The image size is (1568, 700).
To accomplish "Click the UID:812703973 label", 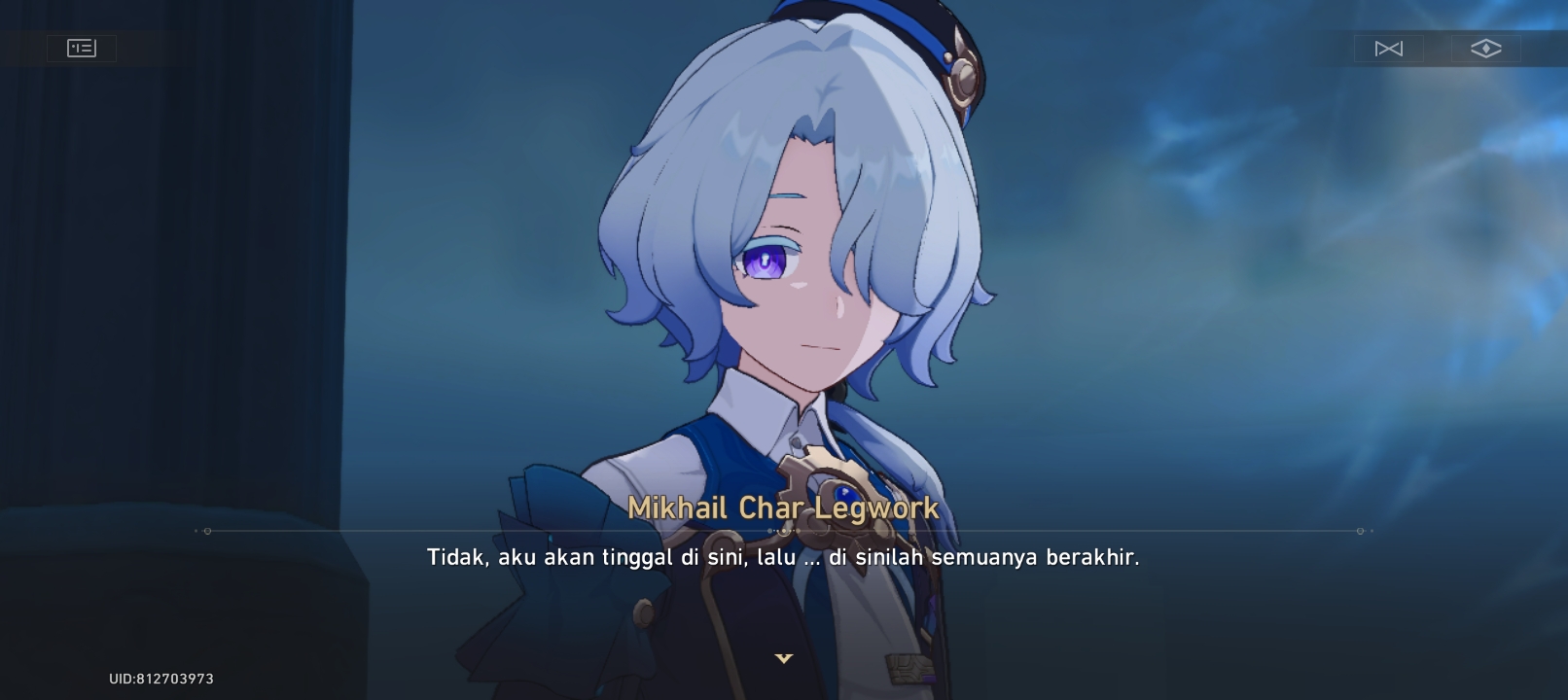I will (x=160, y=679).
